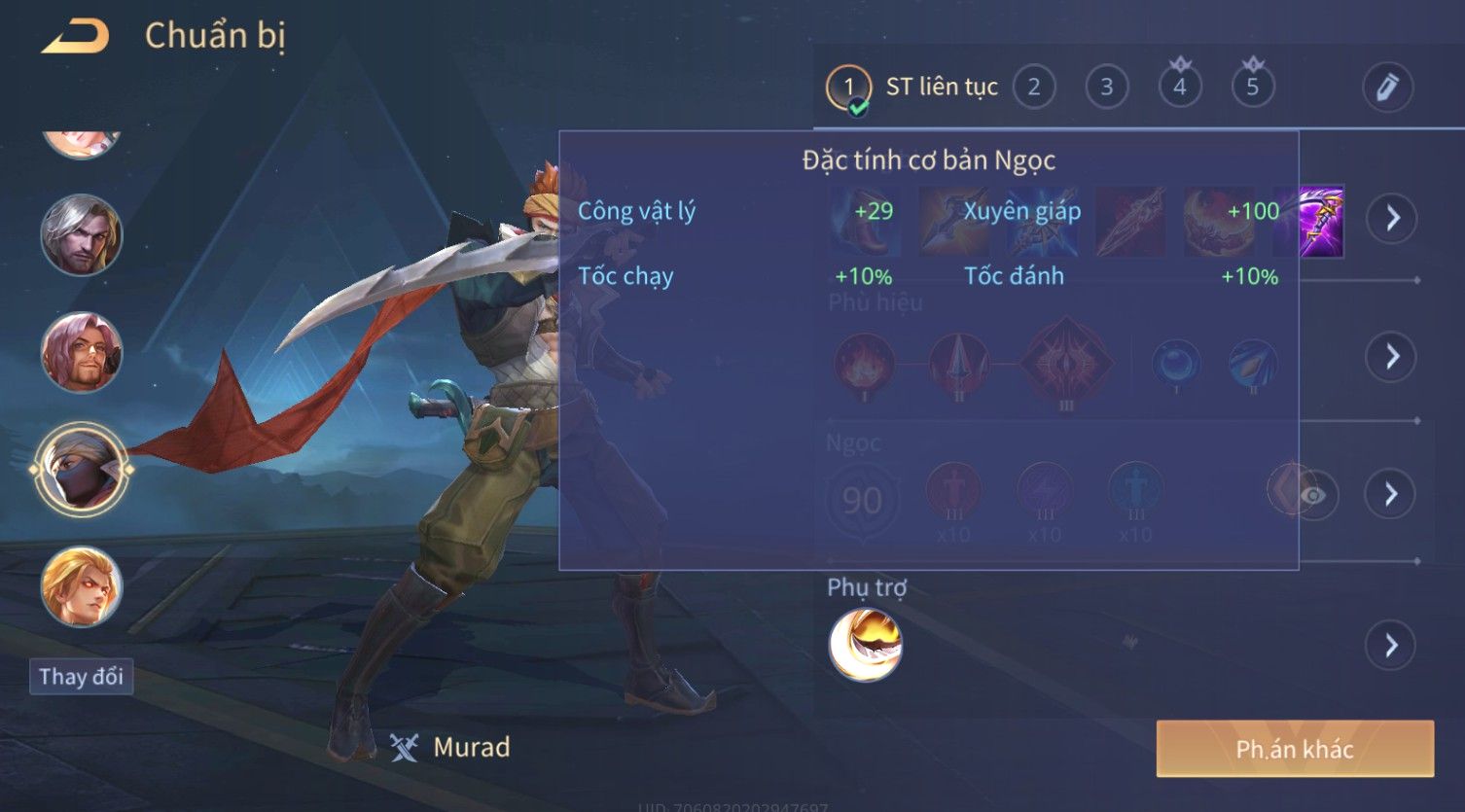Switch to loadout preset 4
Image resolution: width=1465 pixels, height=812 pixels.
[1179, 88]
